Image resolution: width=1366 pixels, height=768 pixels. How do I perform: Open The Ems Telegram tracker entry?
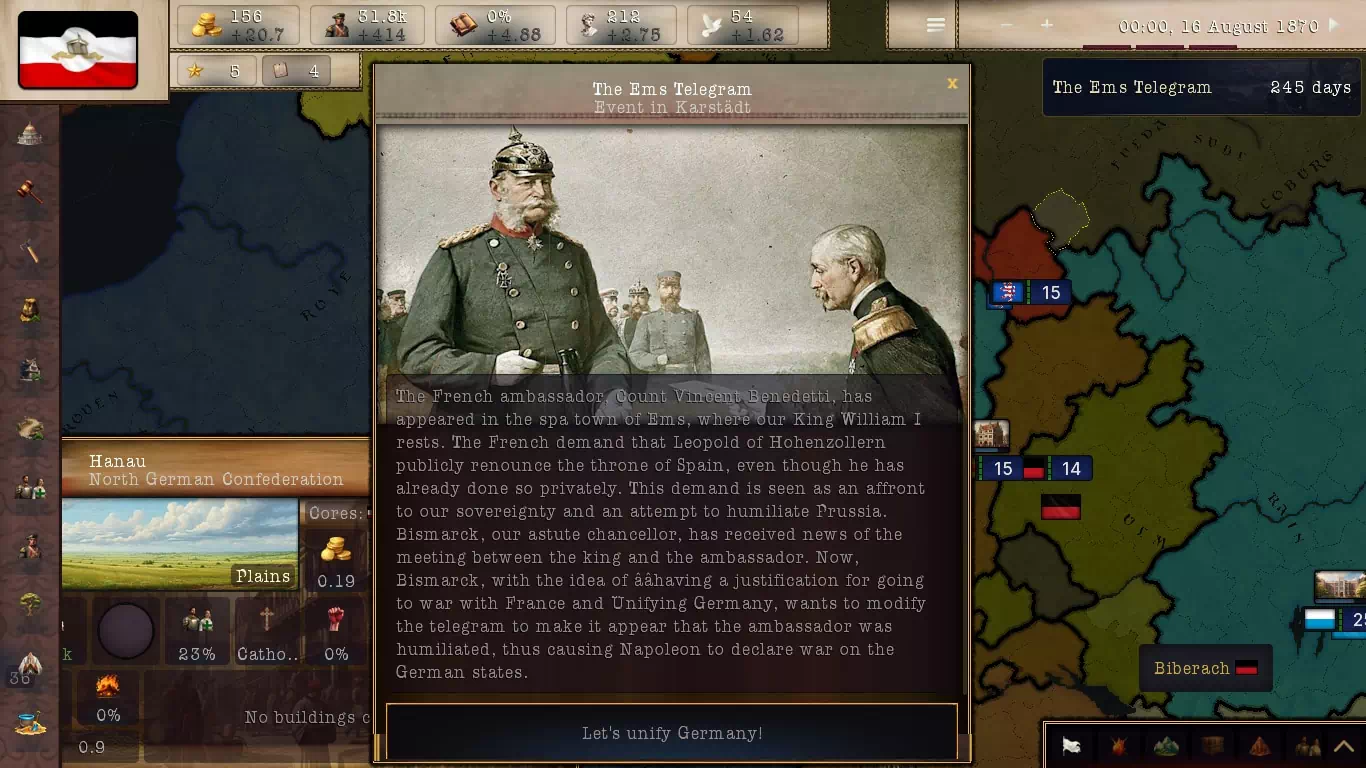click(1200, 88)
